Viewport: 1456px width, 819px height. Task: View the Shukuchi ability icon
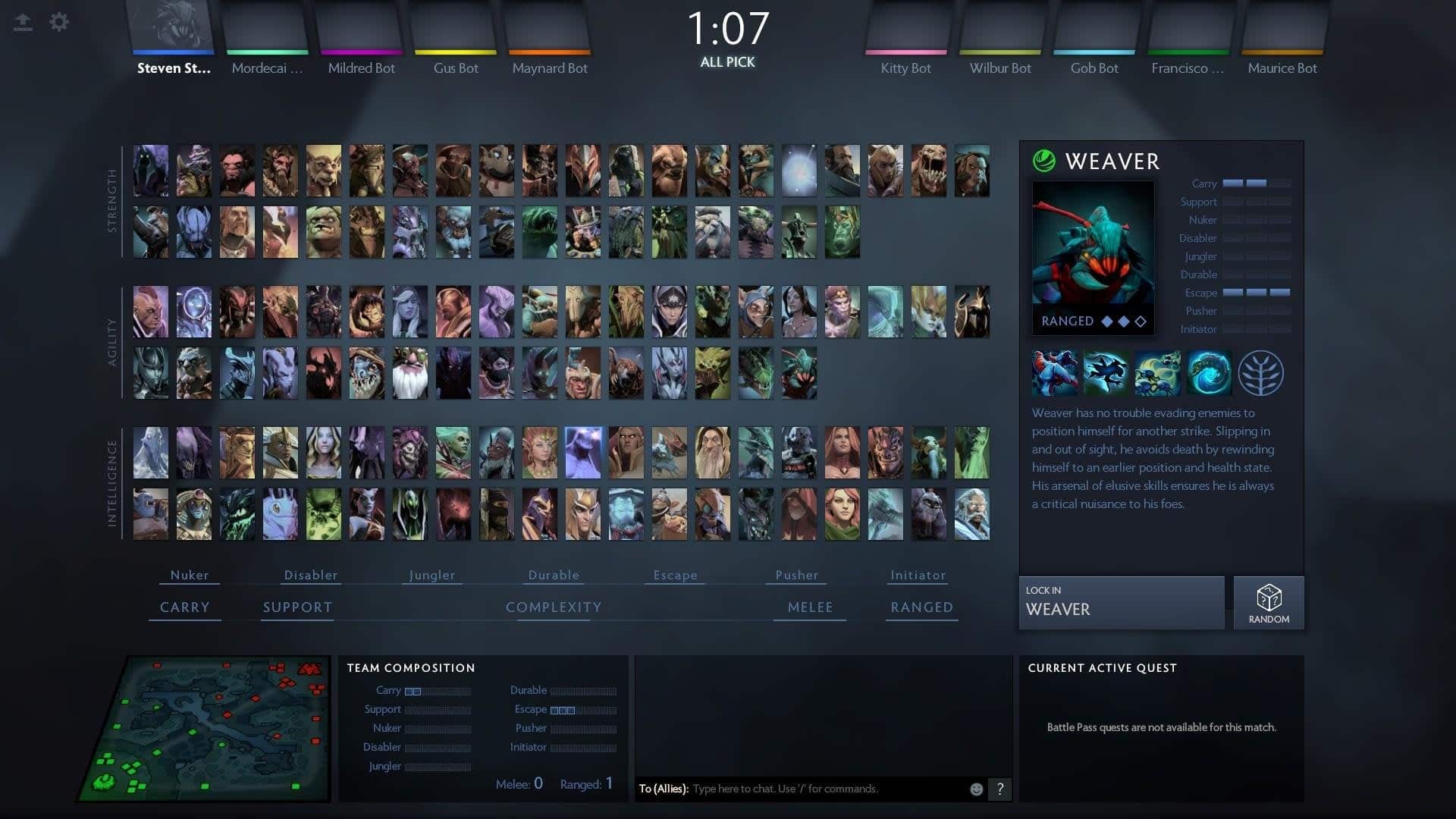pyautogui.click(x=1107, y=373)
